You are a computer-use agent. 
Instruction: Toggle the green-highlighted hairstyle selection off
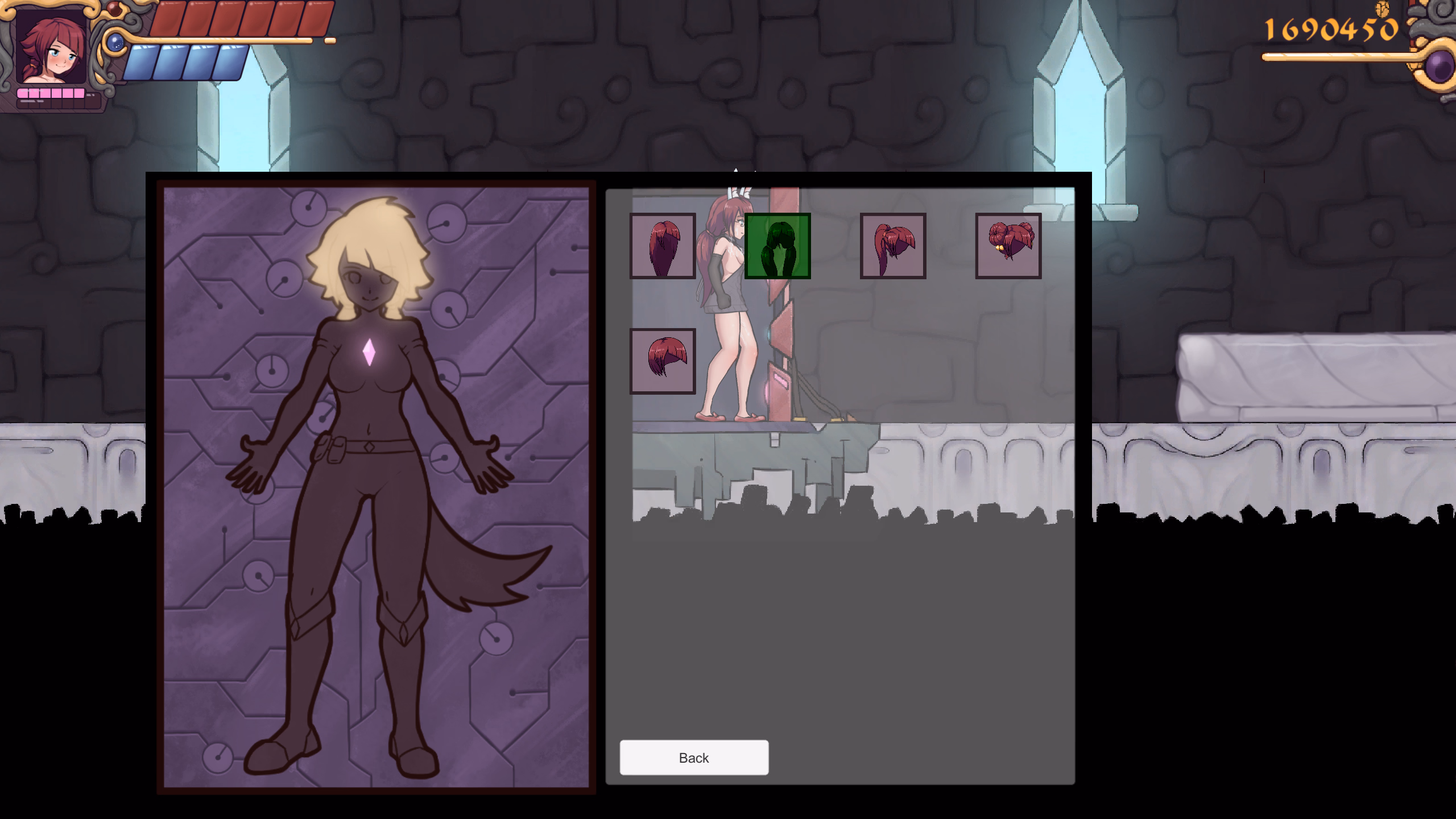(x=778, y=246)
